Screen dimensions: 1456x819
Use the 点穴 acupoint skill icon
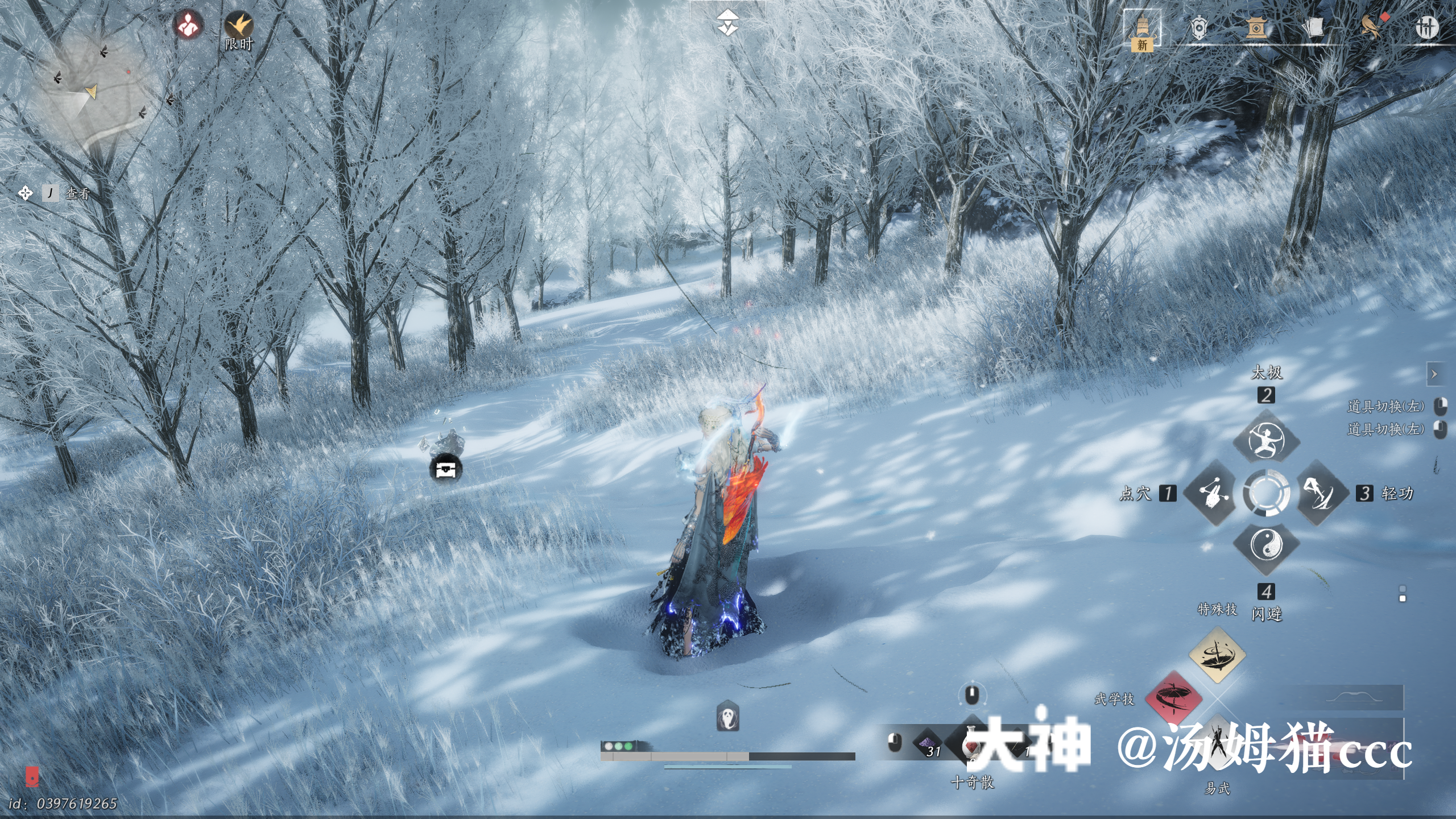(x=1213, y=493)
